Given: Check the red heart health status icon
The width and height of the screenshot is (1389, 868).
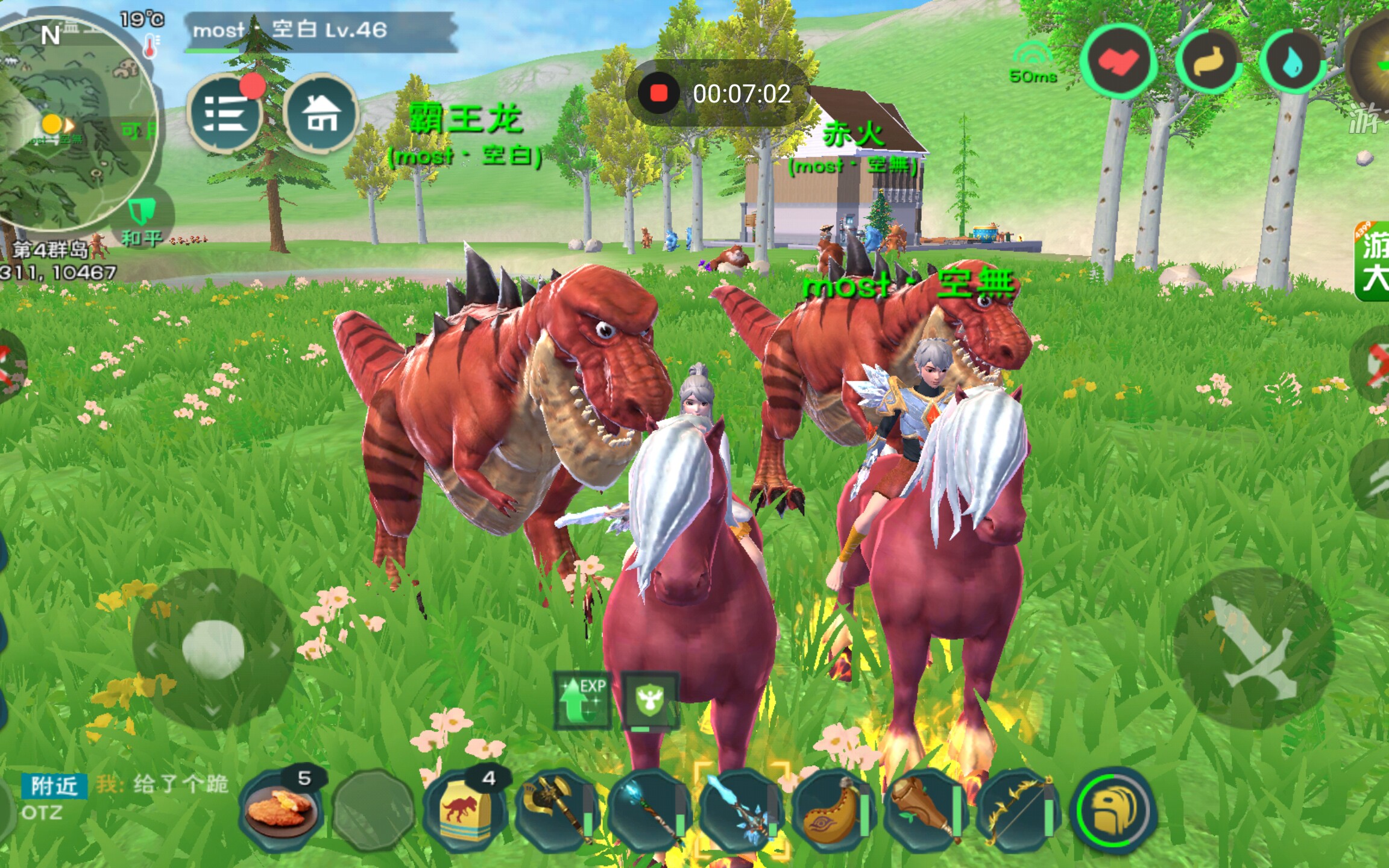Looking at the screenshot, I should point(1118,61).
